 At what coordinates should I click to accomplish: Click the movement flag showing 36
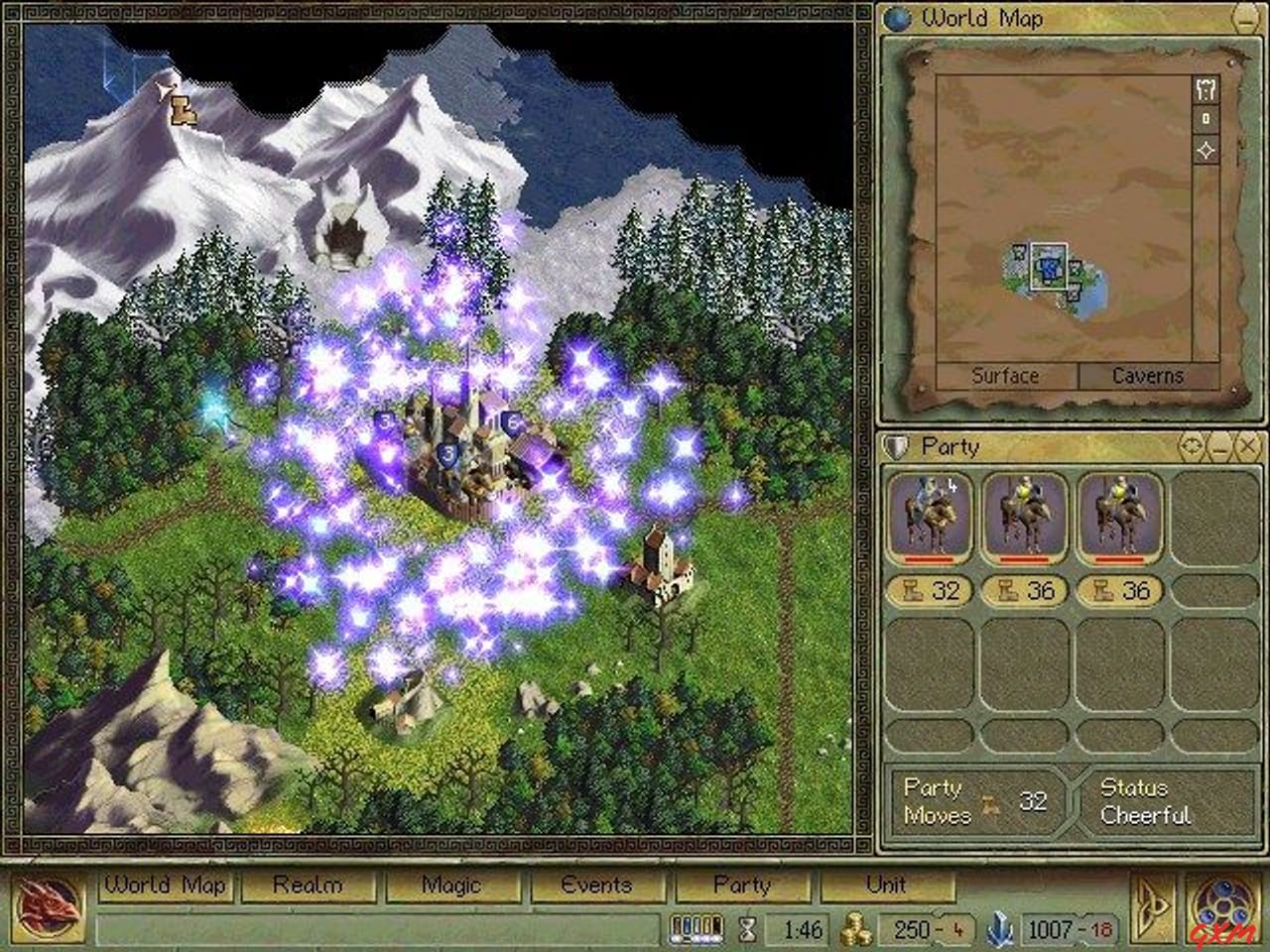click(x=1027, y=591)
